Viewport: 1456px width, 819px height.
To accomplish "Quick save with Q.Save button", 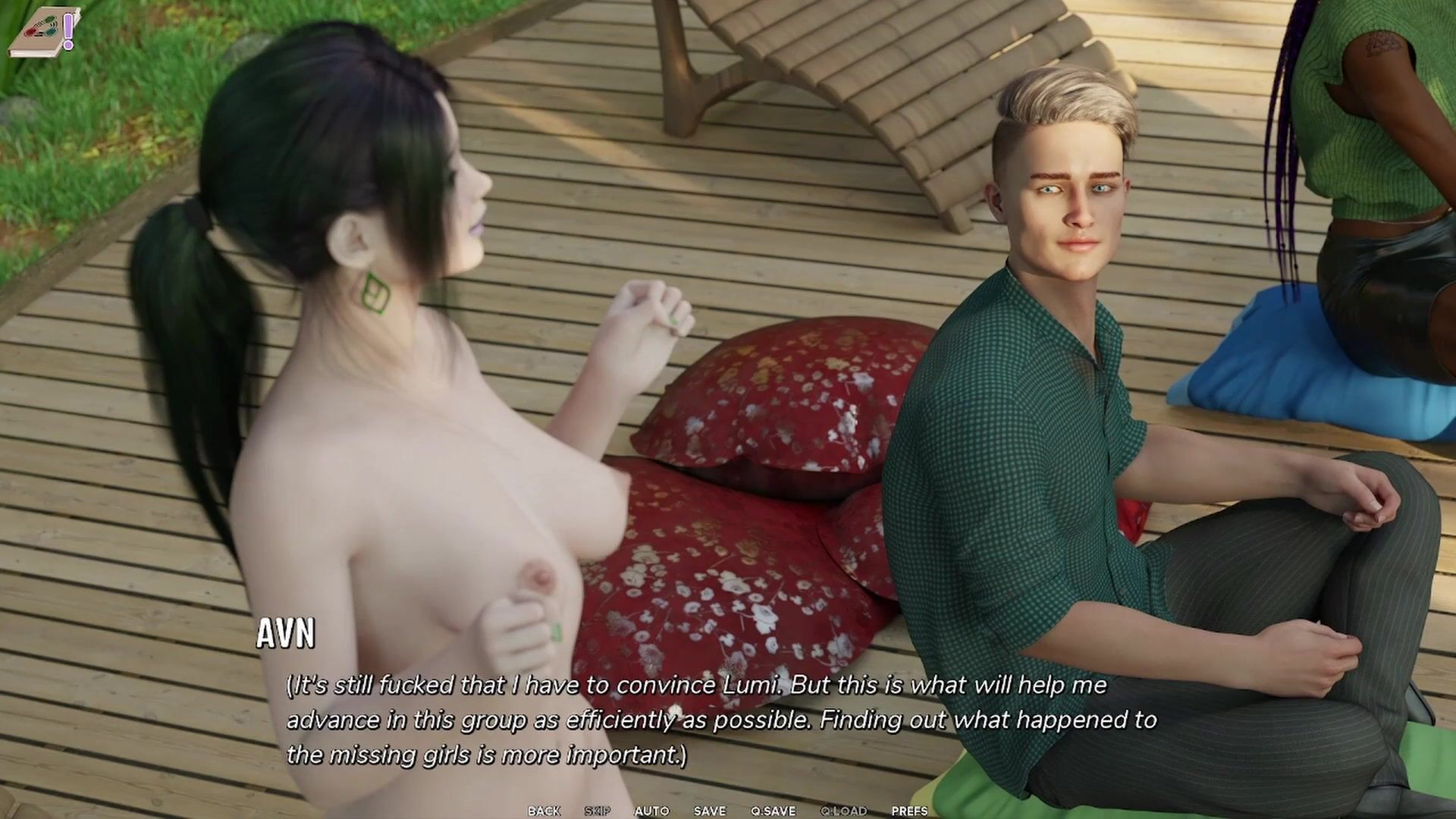I will click(773, 811).
